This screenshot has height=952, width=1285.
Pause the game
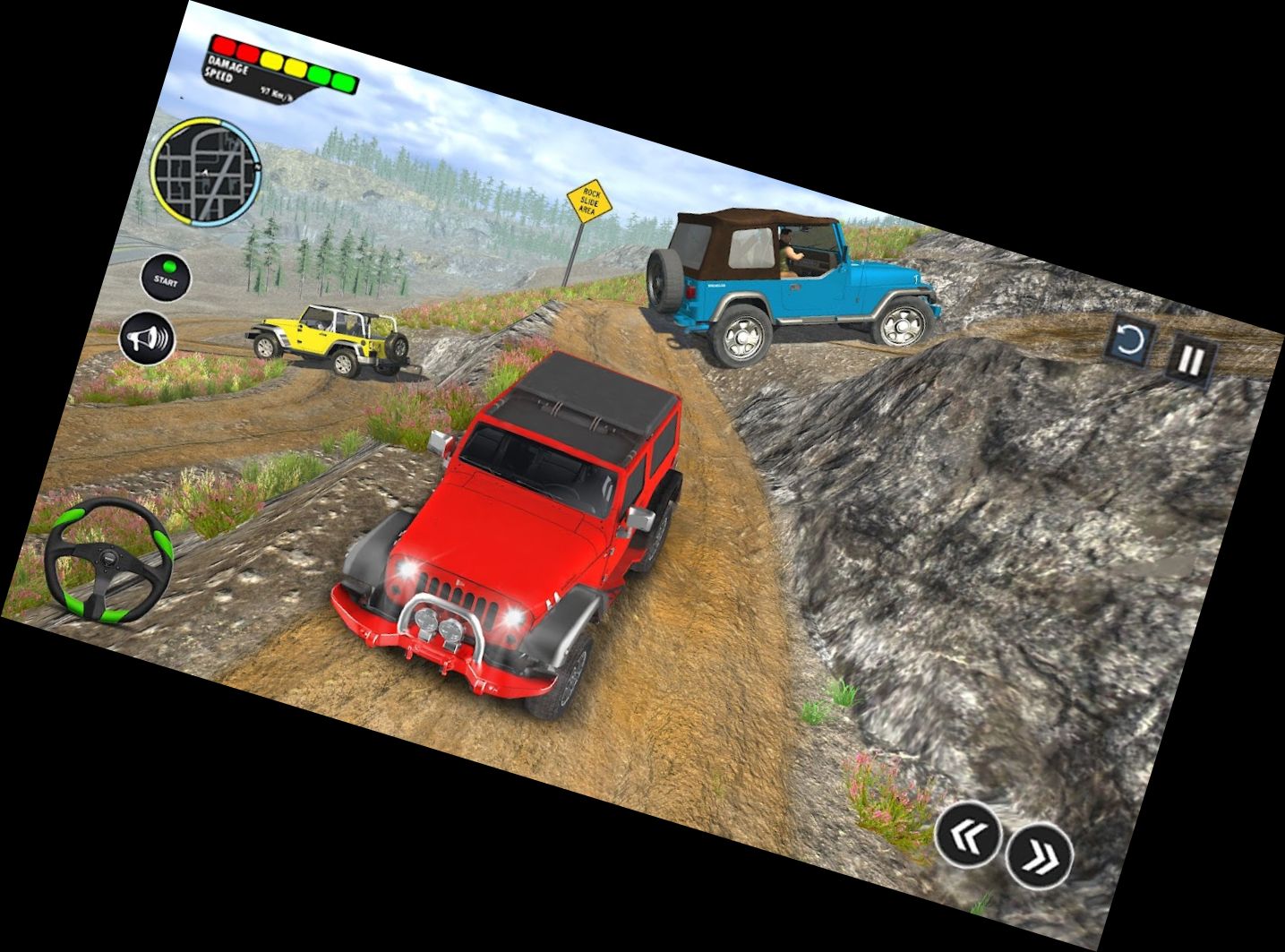pos(1191,361)
